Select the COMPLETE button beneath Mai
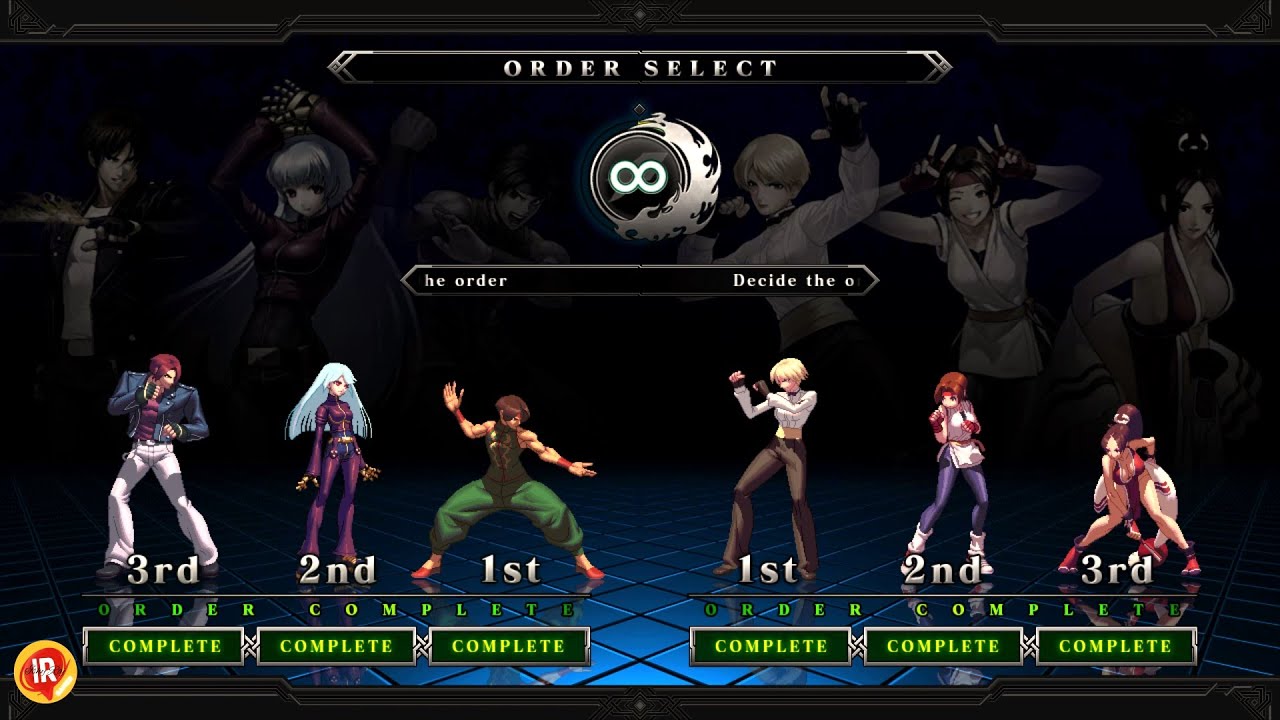 point(1115,646)
